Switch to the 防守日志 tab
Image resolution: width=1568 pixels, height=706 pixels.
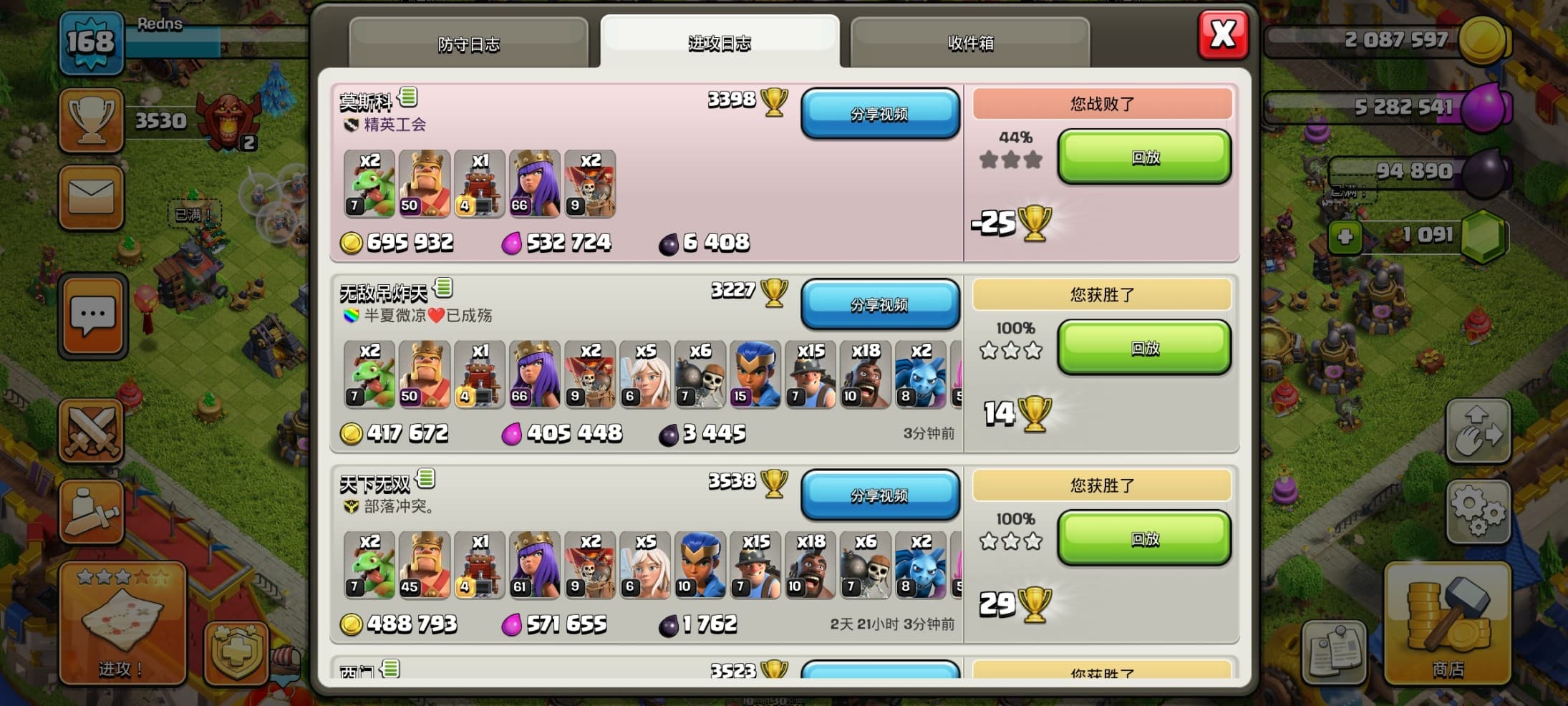(468, 44)
